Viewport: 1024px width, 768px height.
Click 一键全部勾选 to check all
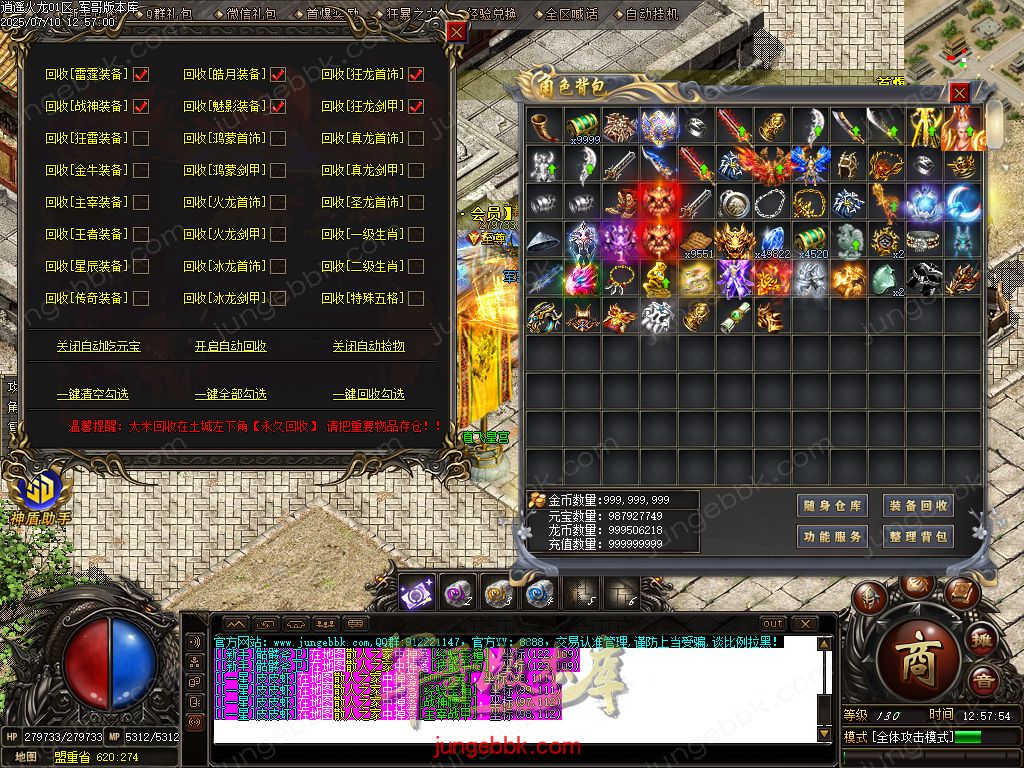coord(231,394)
